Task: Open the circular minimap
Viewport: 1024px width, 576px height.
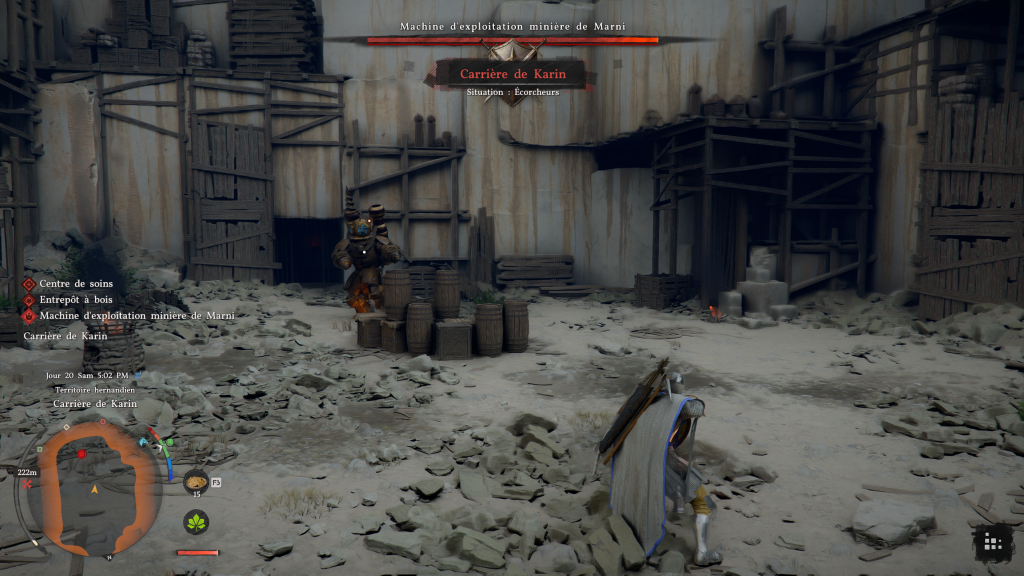Action: [x=94, y=485]
